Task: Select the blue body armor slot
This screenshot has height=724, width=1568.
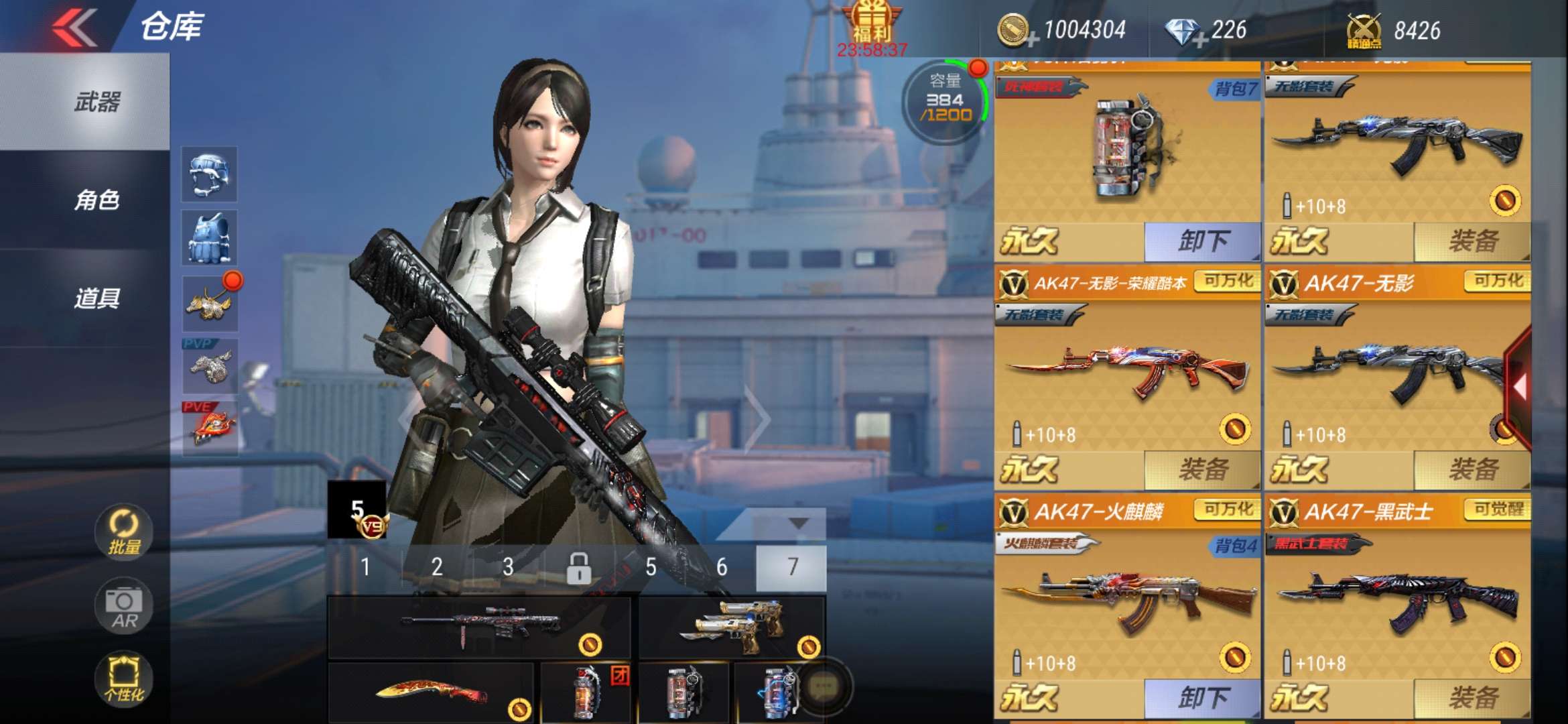Action: 209,237
